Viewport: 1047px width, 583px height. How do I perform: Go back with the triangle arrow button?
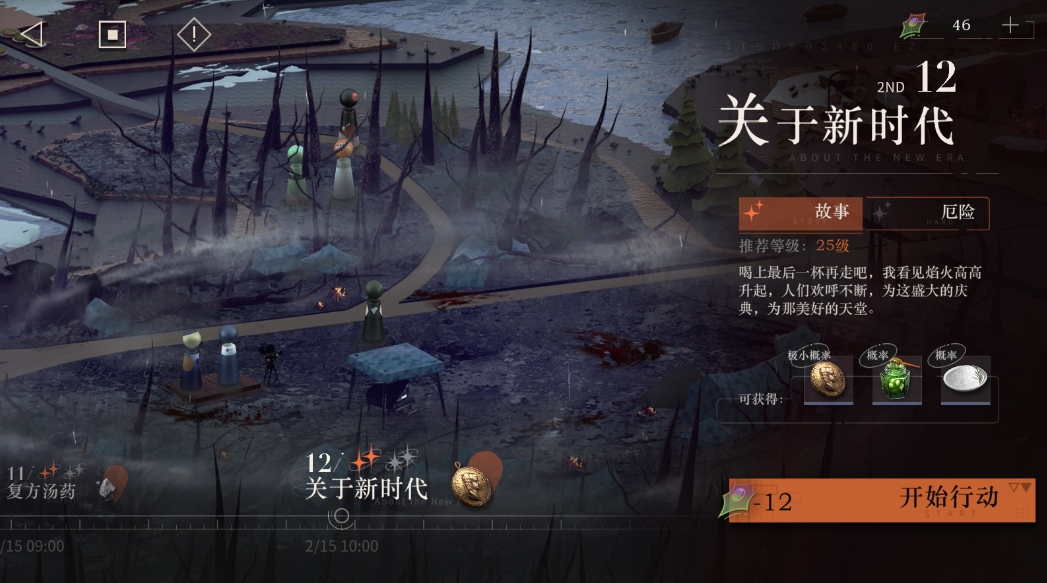click(32, 34)
